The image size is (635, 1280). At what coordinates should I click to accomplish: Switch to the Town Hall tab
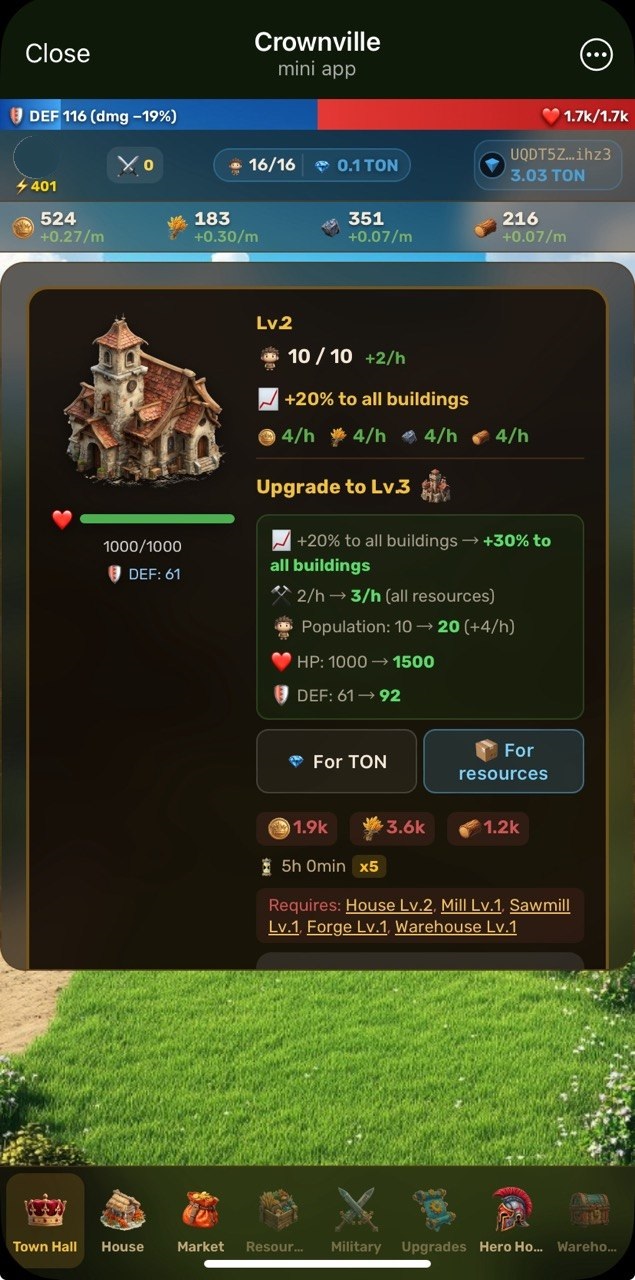point(45,1220)
